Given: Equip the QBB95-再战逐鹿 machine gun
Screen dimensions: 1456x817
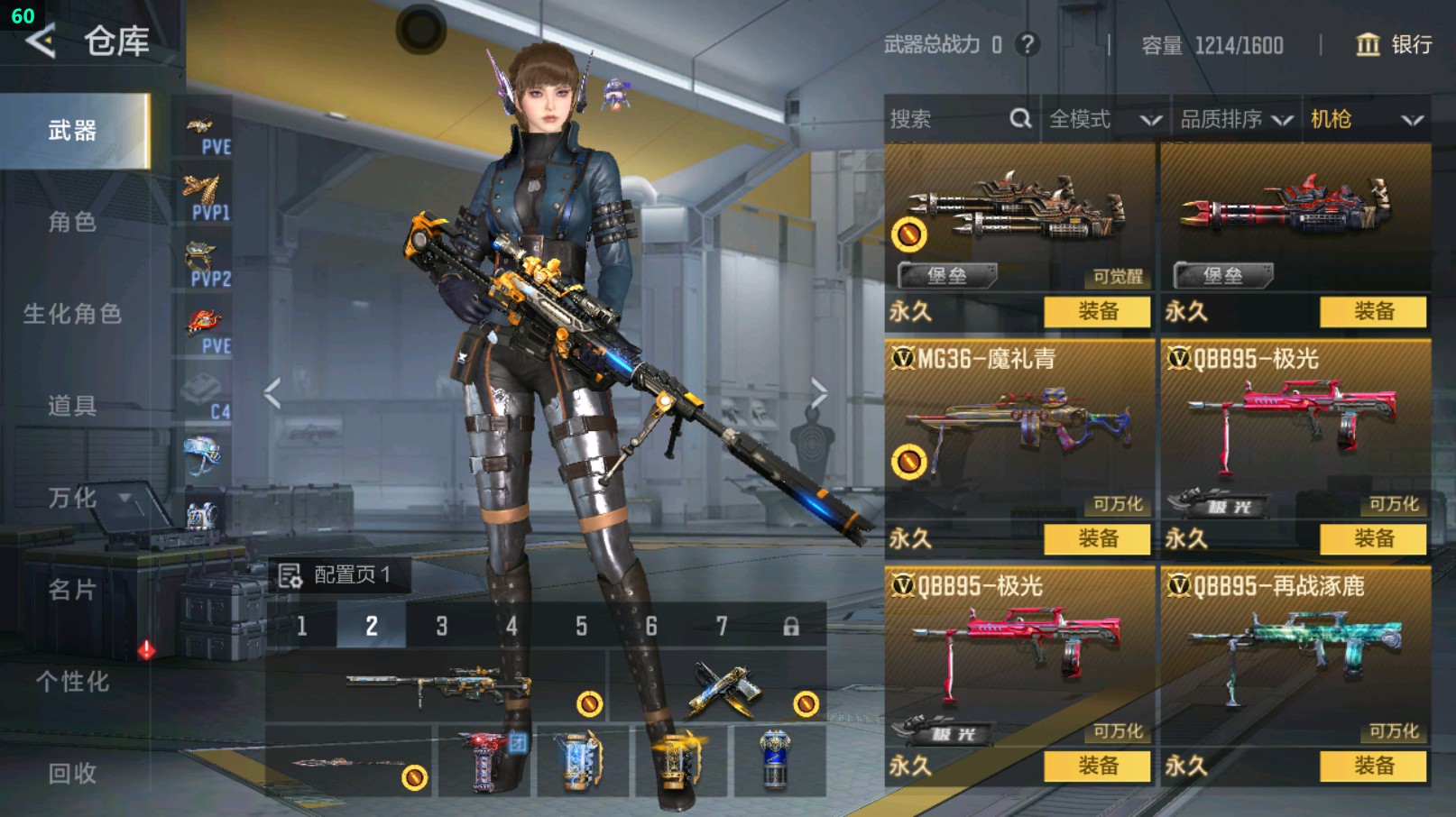Looking at the screenshot, I should (x=1373, y=767).
